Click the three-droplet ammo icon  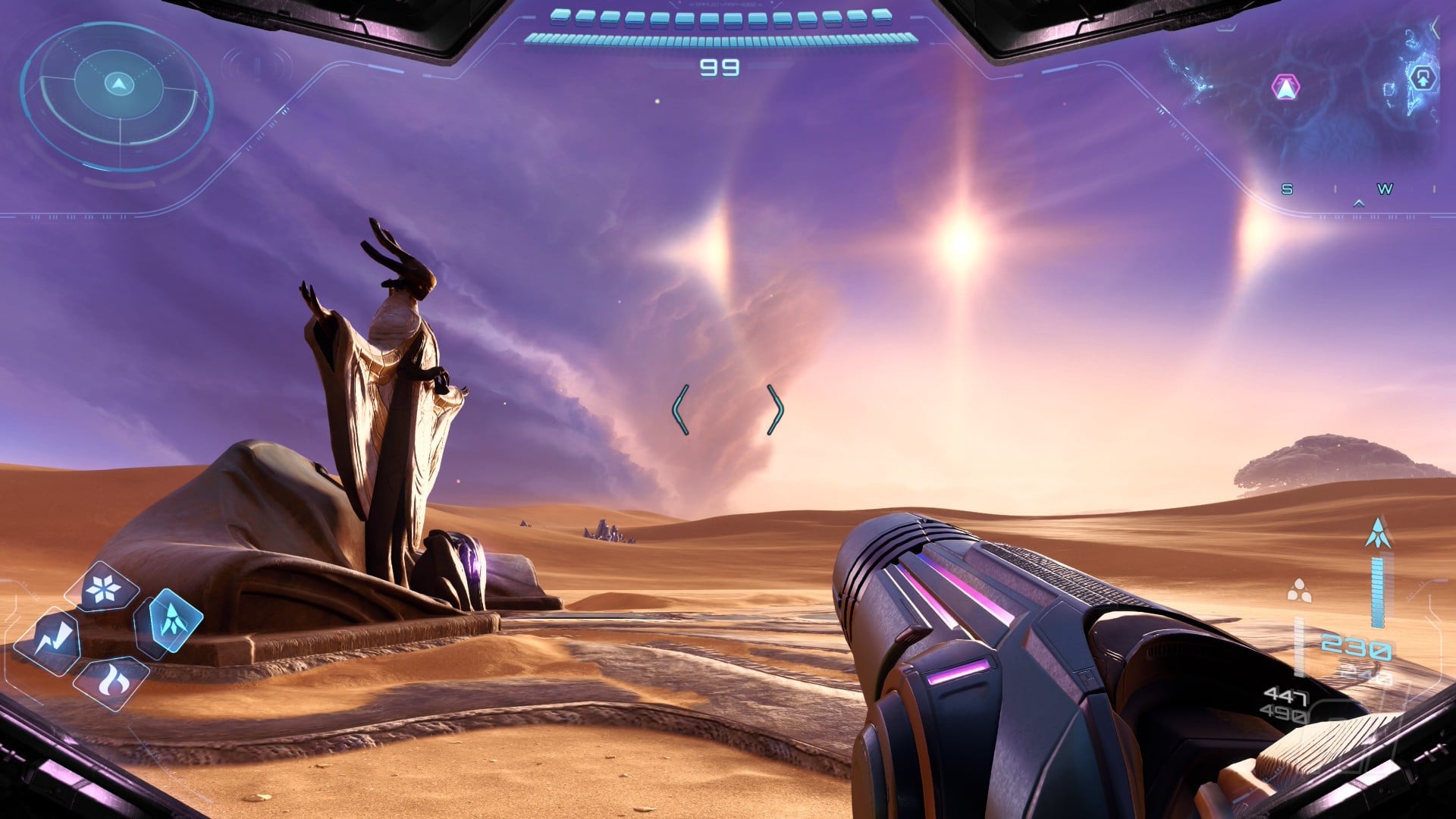(x=1299, y=590)
